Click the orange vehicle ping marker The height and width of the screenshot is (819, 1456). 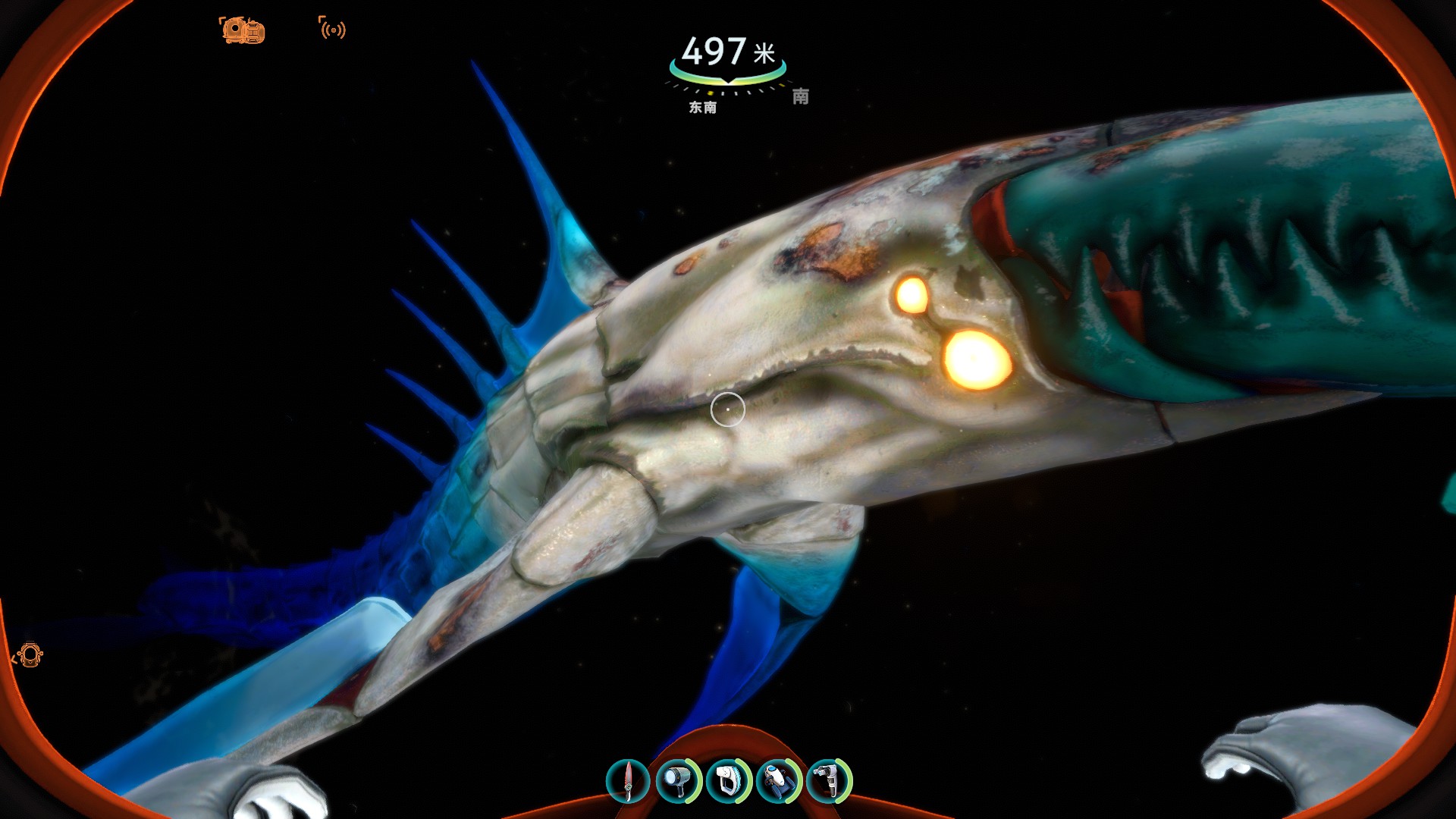pos(243,30)
